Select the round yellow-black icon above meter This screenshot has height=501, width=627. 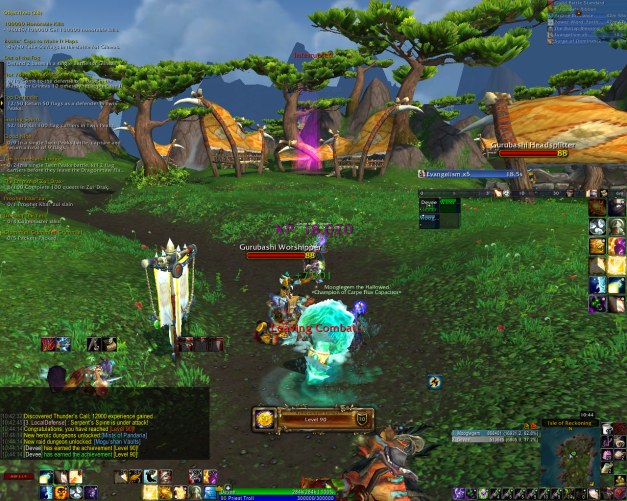[x=435, y=381]
